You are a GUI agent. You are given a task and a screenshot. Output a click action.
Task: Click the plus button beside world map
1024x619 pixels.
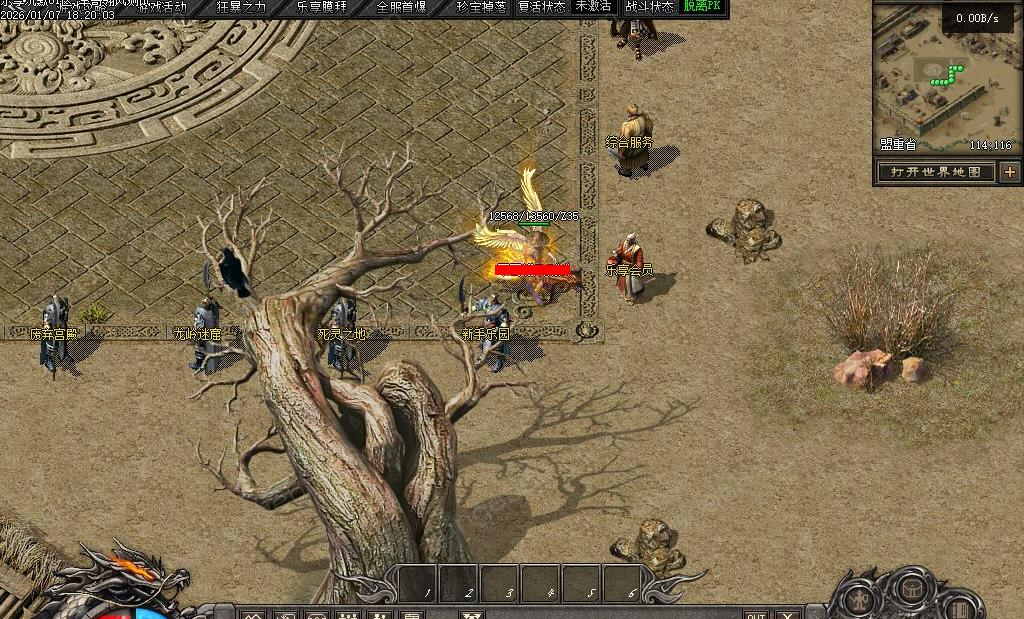pyautogui.click(x=1008, y=172)
